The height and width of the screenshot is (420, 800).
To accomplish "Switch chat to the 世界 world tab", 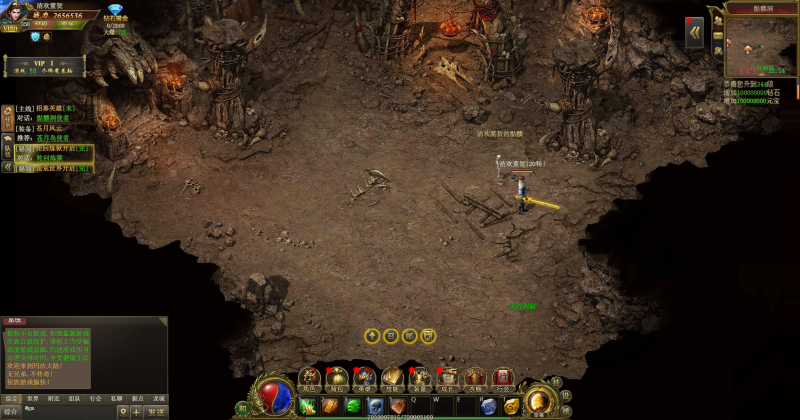I will click(32, 398).
